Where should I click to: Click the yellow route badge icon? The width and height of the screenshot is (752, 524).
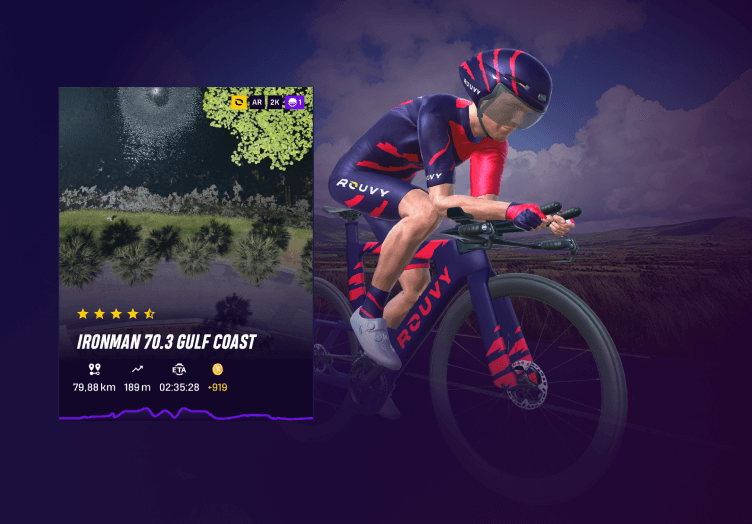click(x=239, y=102)
